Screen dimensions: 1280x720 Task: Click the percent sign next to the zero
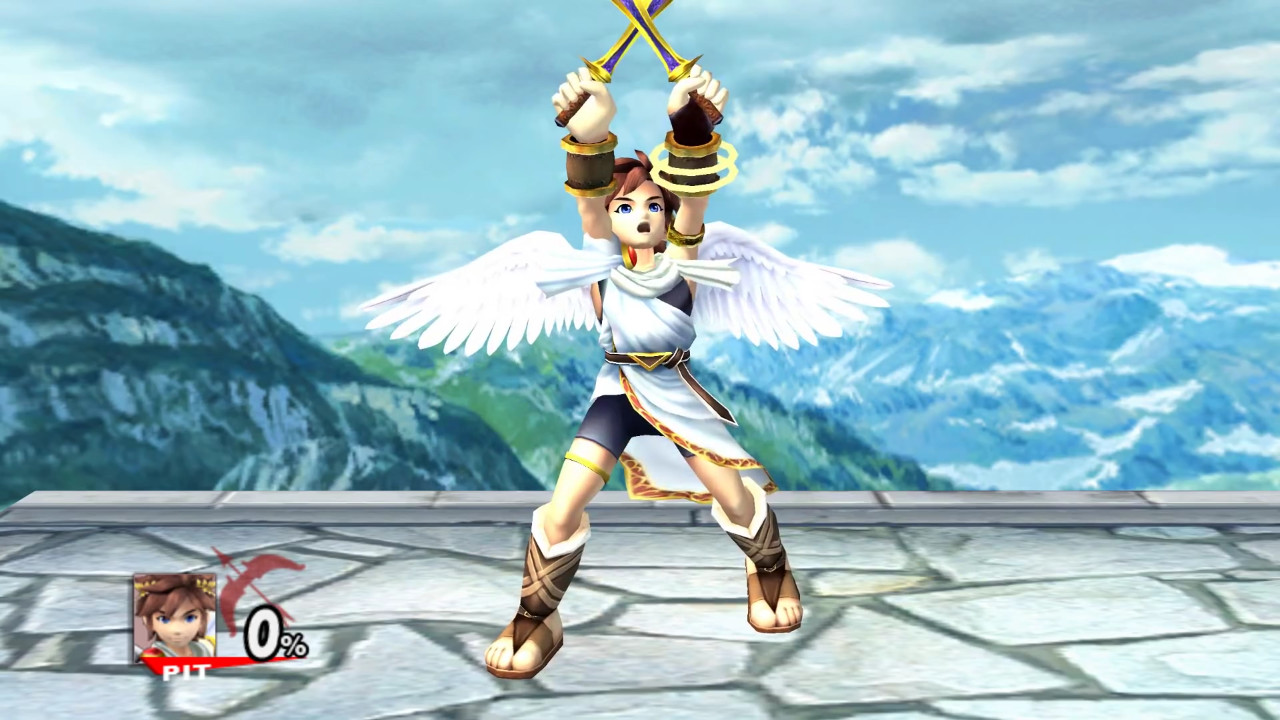point(296,644)
